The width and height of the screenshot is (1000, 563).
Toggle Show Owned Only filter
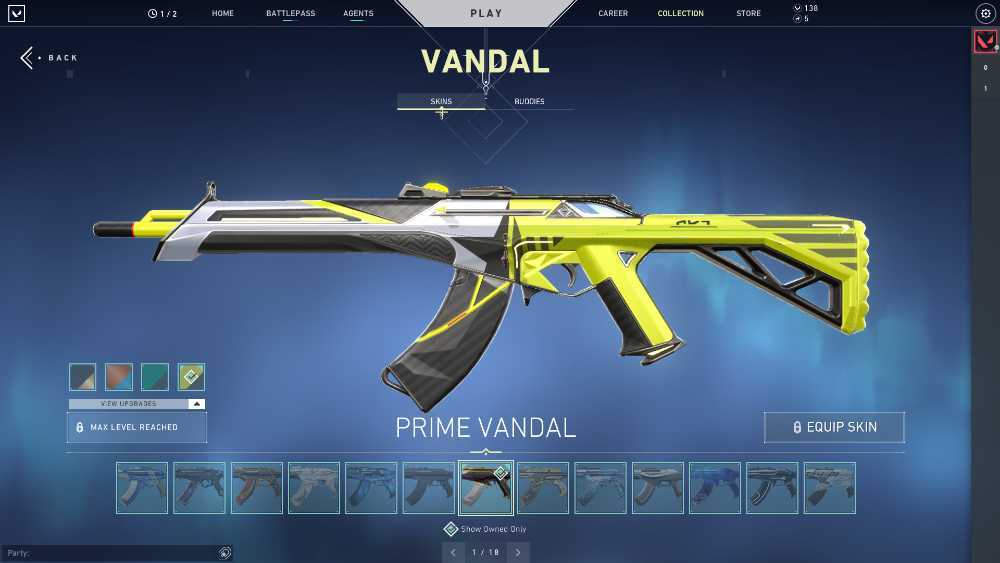point(451,529)
